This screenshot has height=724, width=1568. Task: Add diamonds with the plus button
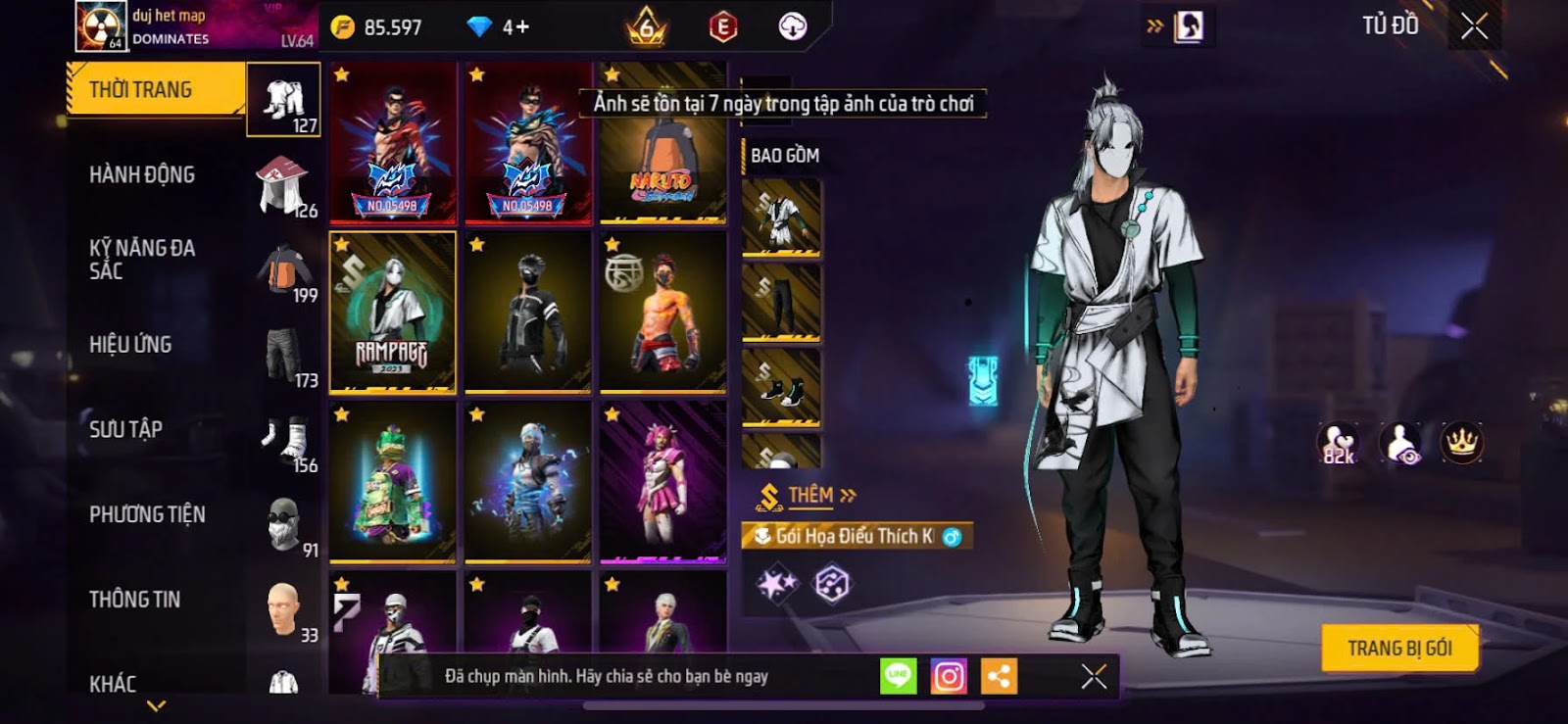[x=516, y=27]
